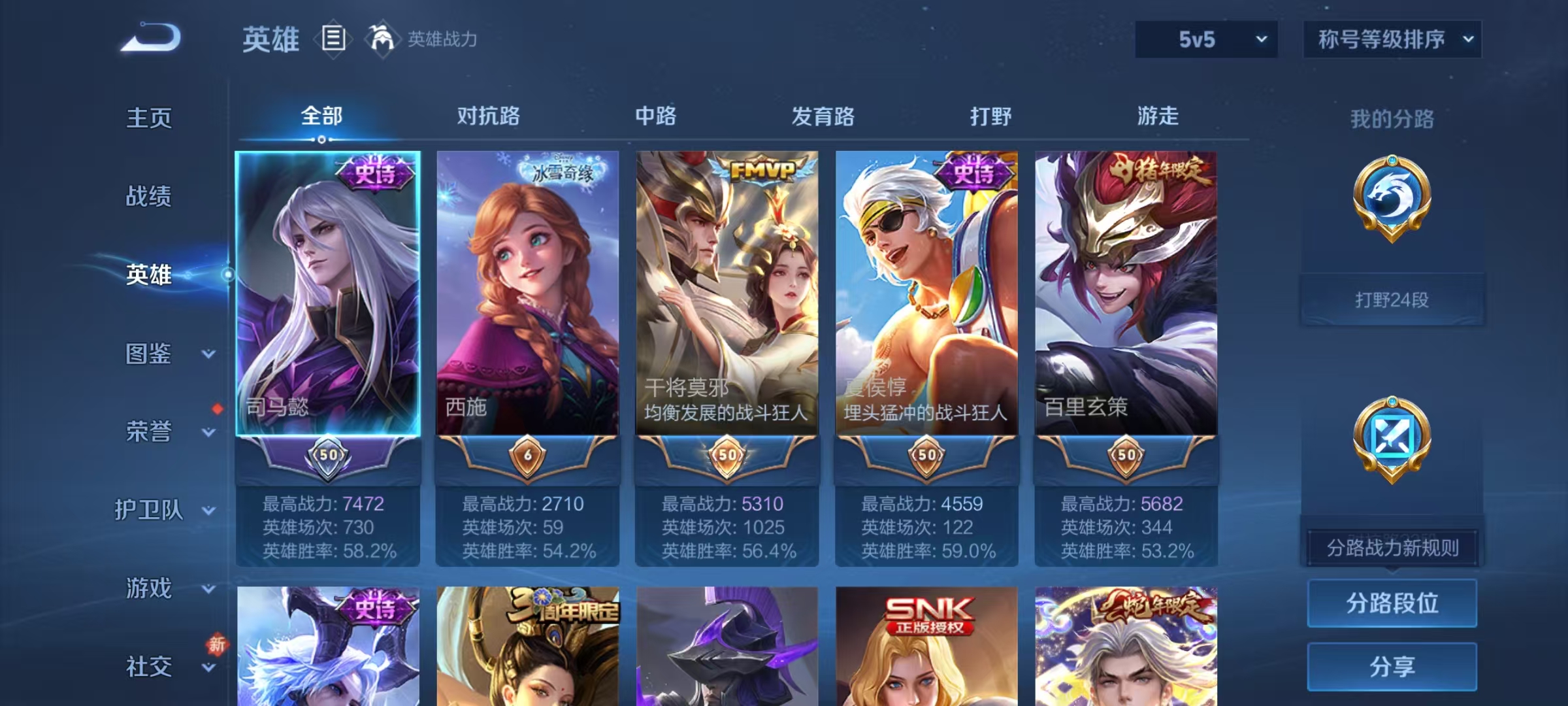Open the 称号等级排序 sorting dropdown
1568x706 pixels.
[x=1392, y=39]
